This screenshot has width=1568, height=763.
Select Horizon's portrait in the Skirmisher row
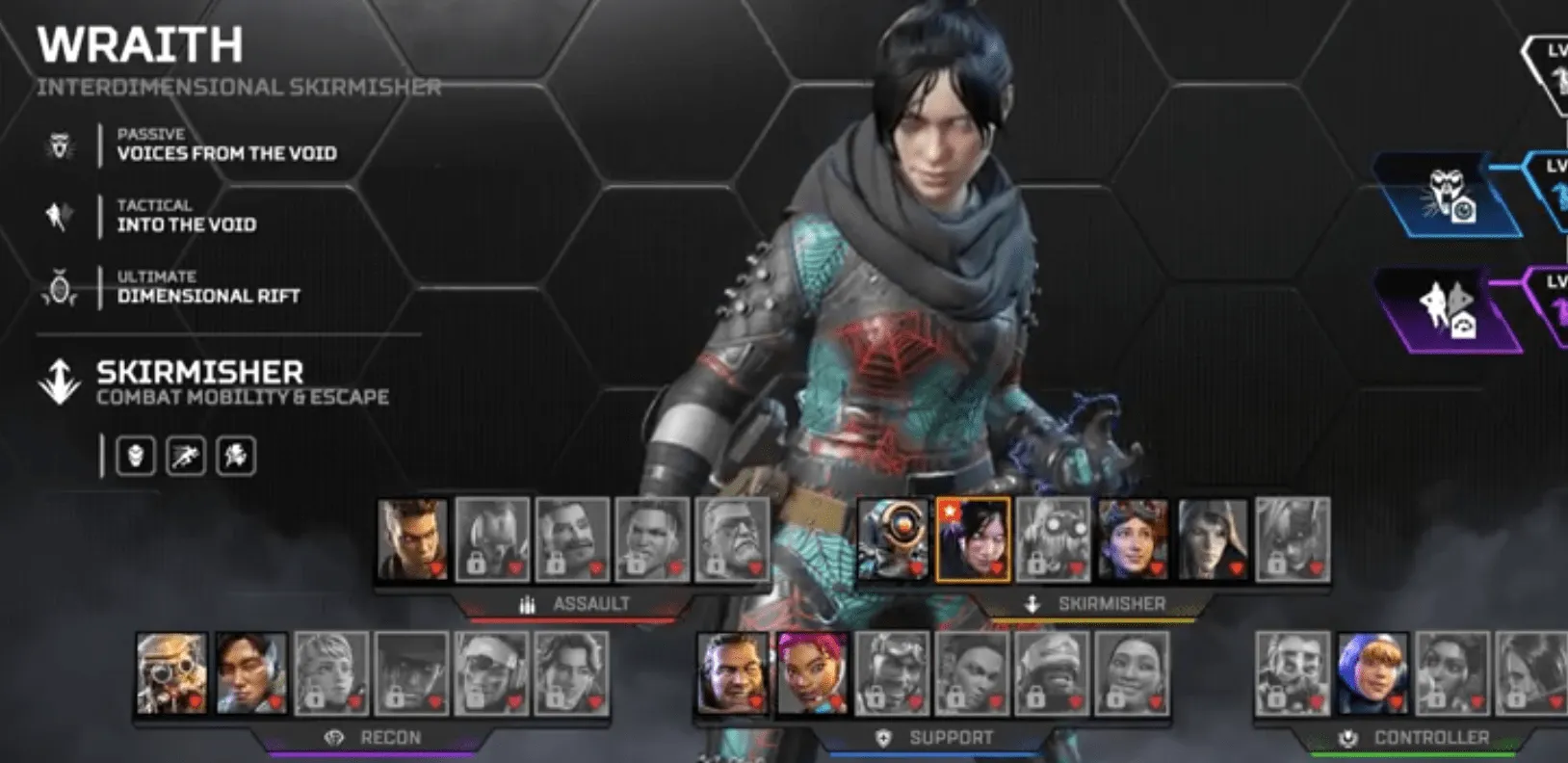[1133, 539]
